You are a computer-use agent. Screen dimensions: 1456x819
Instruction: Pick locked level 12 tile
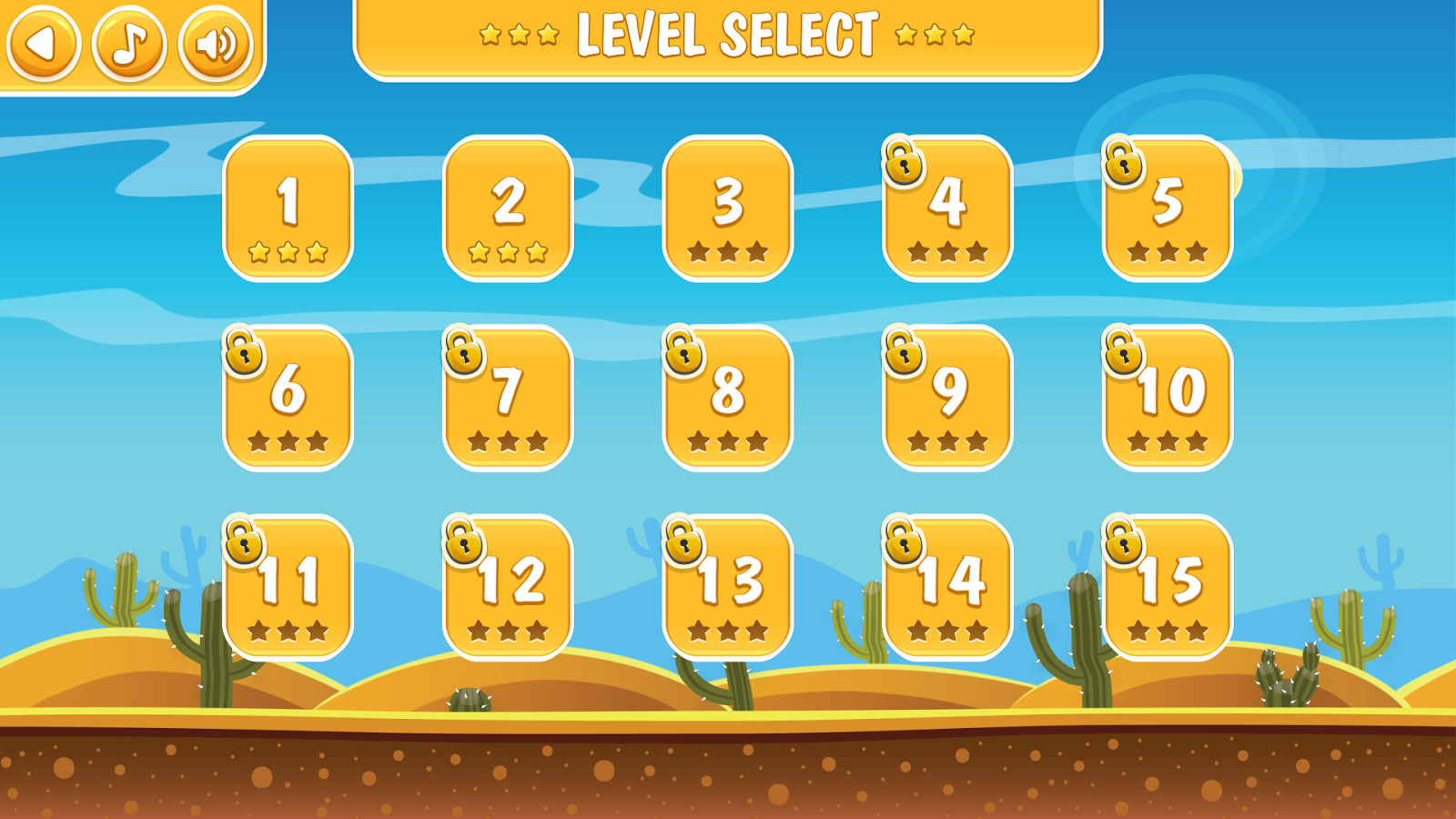(x=508, y=587)
